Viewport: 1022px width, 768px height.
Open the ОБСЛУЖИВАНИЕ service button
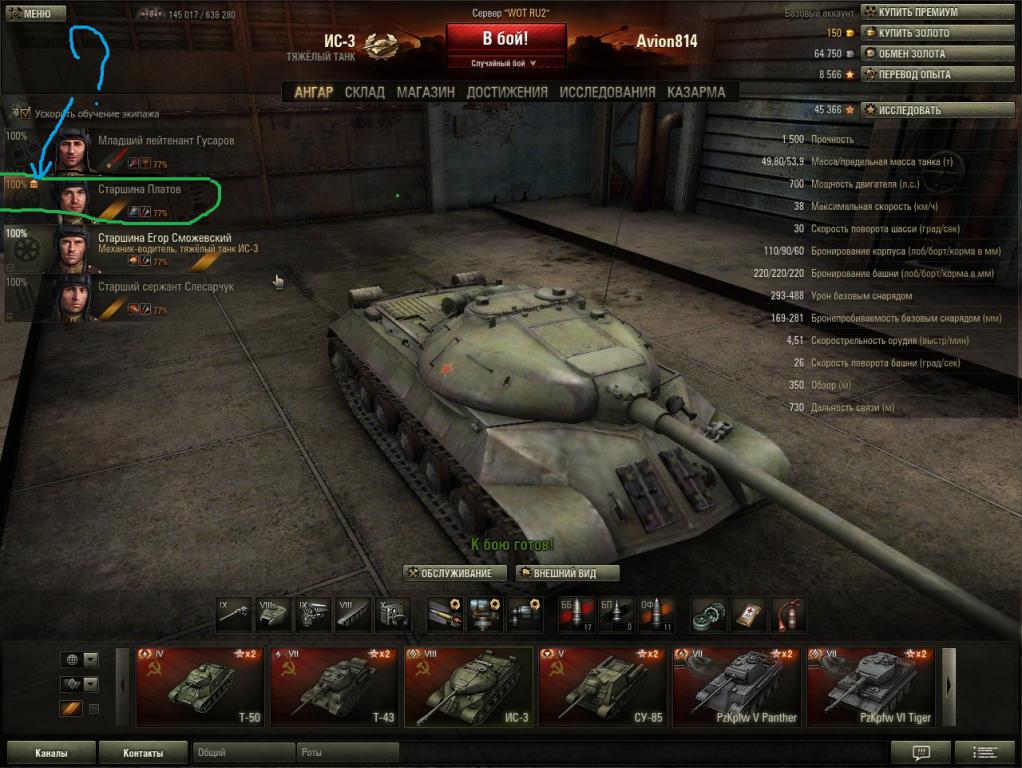pyautogui.click(x=455, y=573)
